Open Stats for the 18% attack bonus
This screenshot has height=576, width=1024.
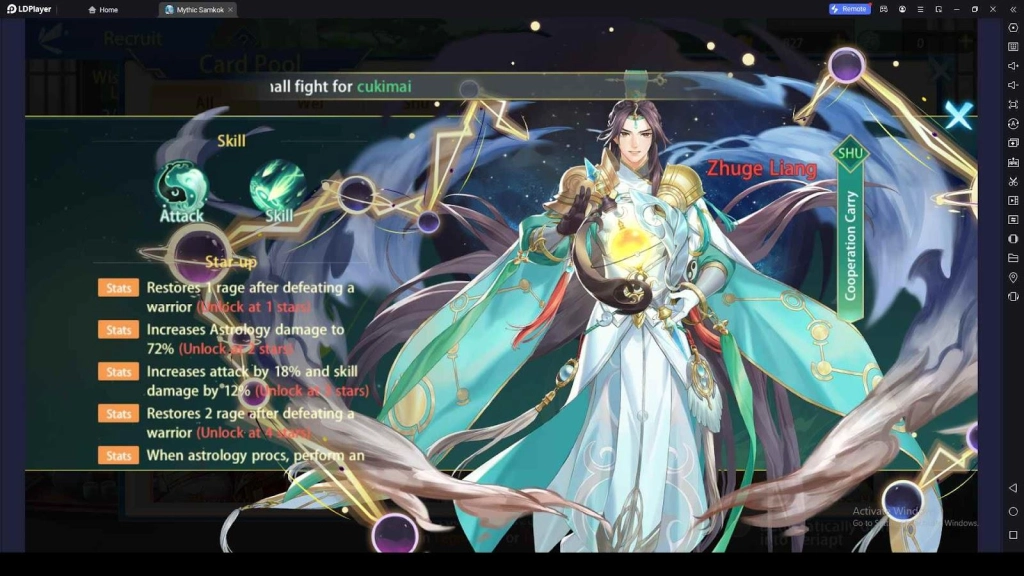coord(118,372)
